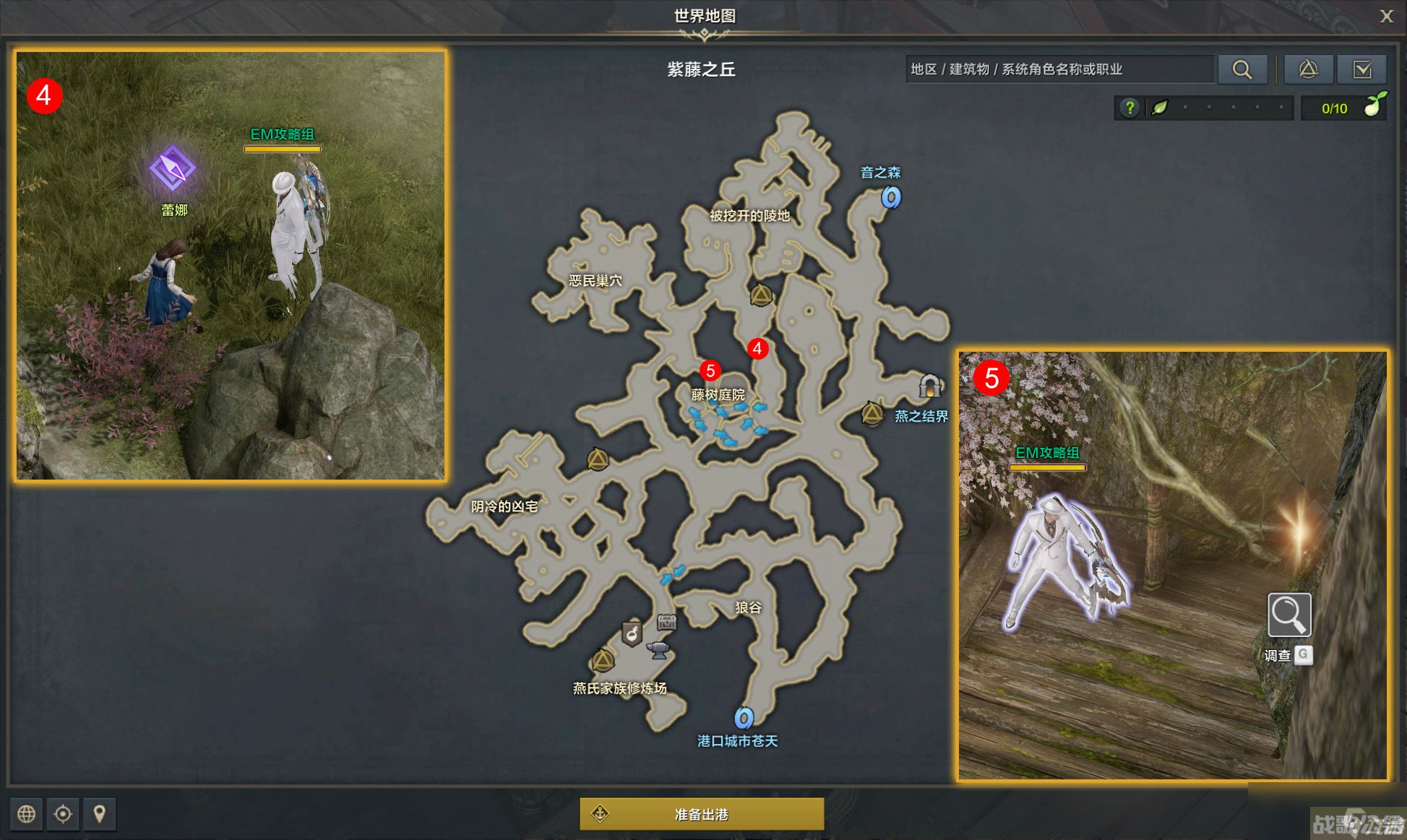The height and width of the screenshot is (840, 1407).
Task: Click red marker 4 on the map
Action: (x=757, y=350)
